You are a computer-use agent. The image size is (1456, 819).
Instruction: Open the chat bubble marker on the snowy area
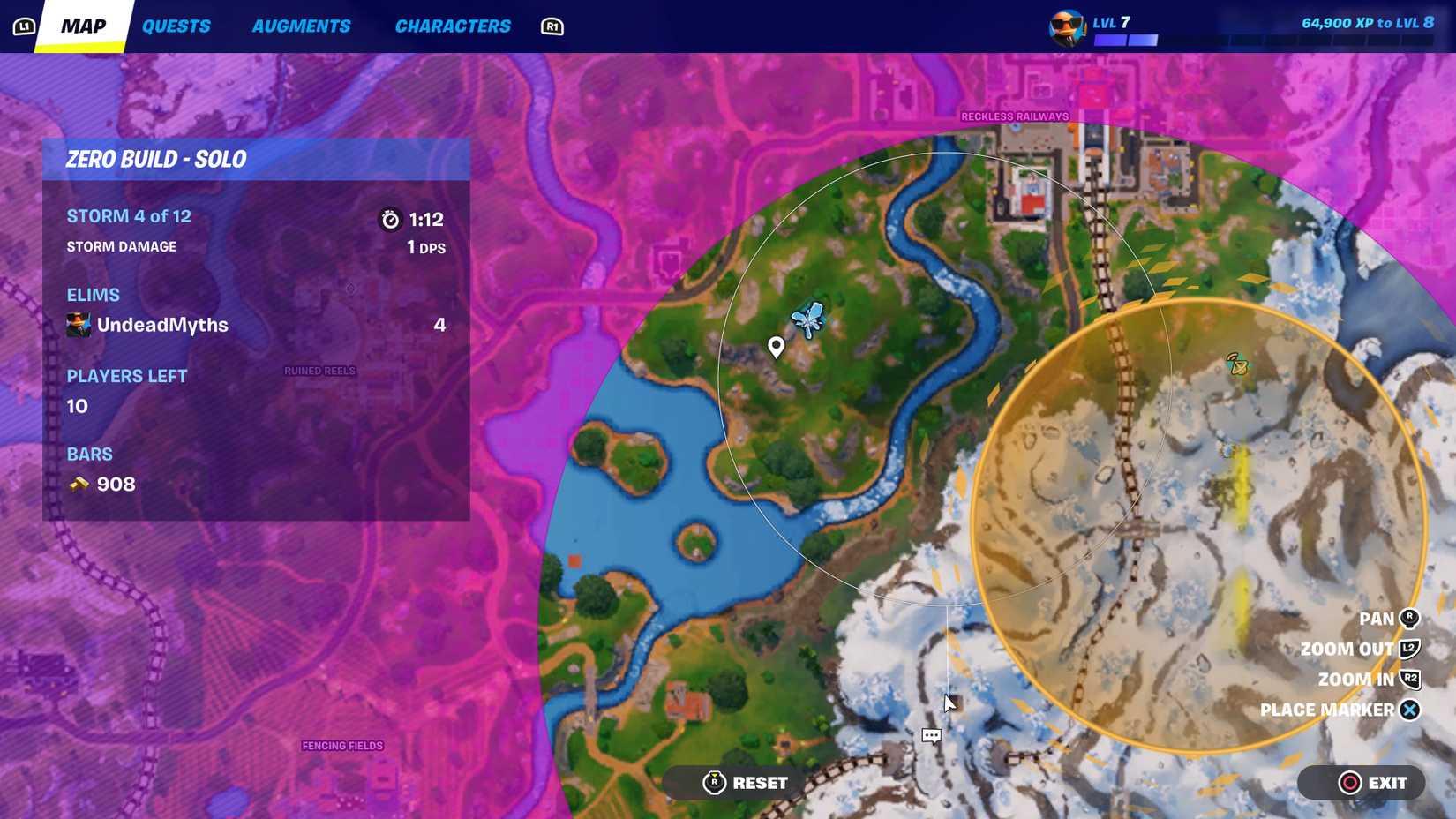[x=931, y=735]
